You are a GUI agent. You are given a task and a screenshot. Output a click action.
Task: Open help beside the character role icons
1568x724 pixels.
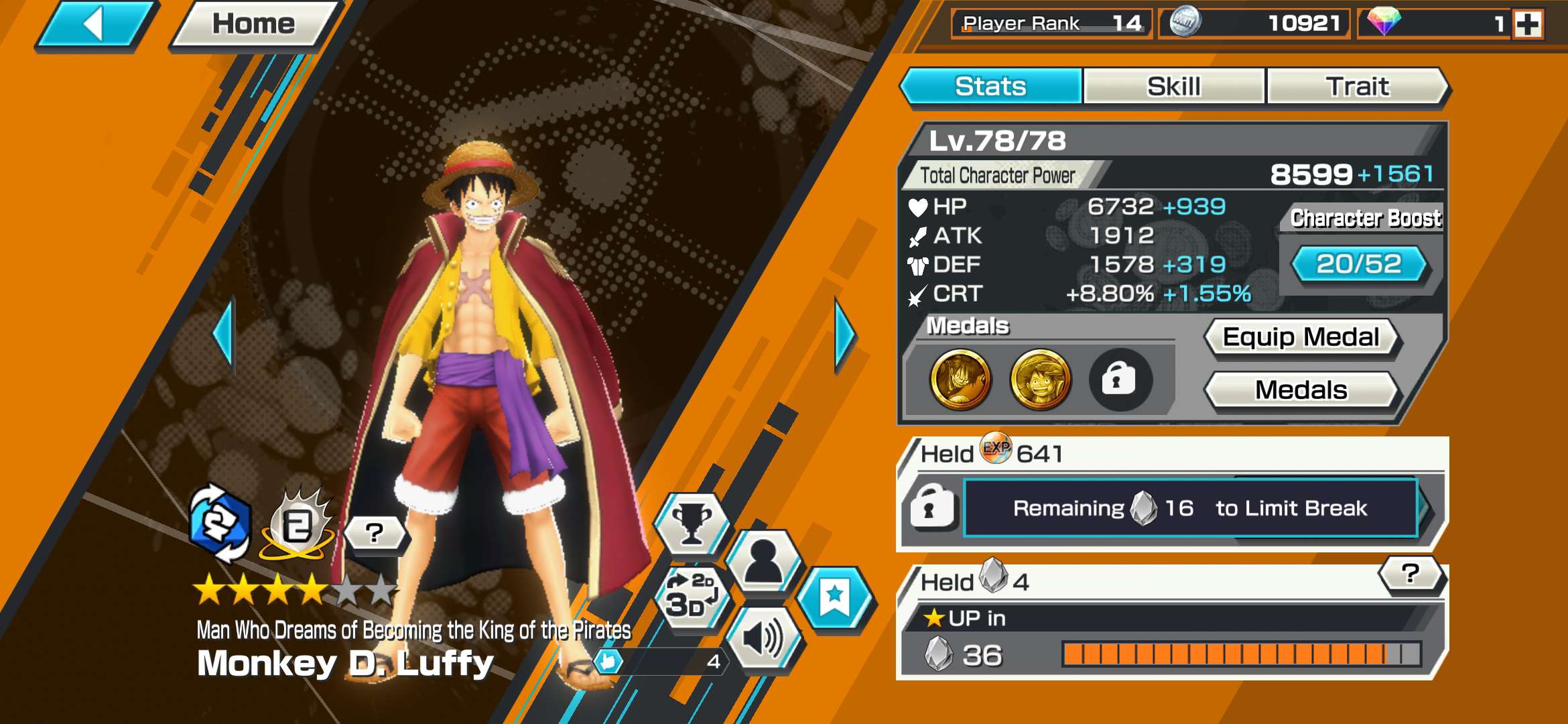pos(375,533)
